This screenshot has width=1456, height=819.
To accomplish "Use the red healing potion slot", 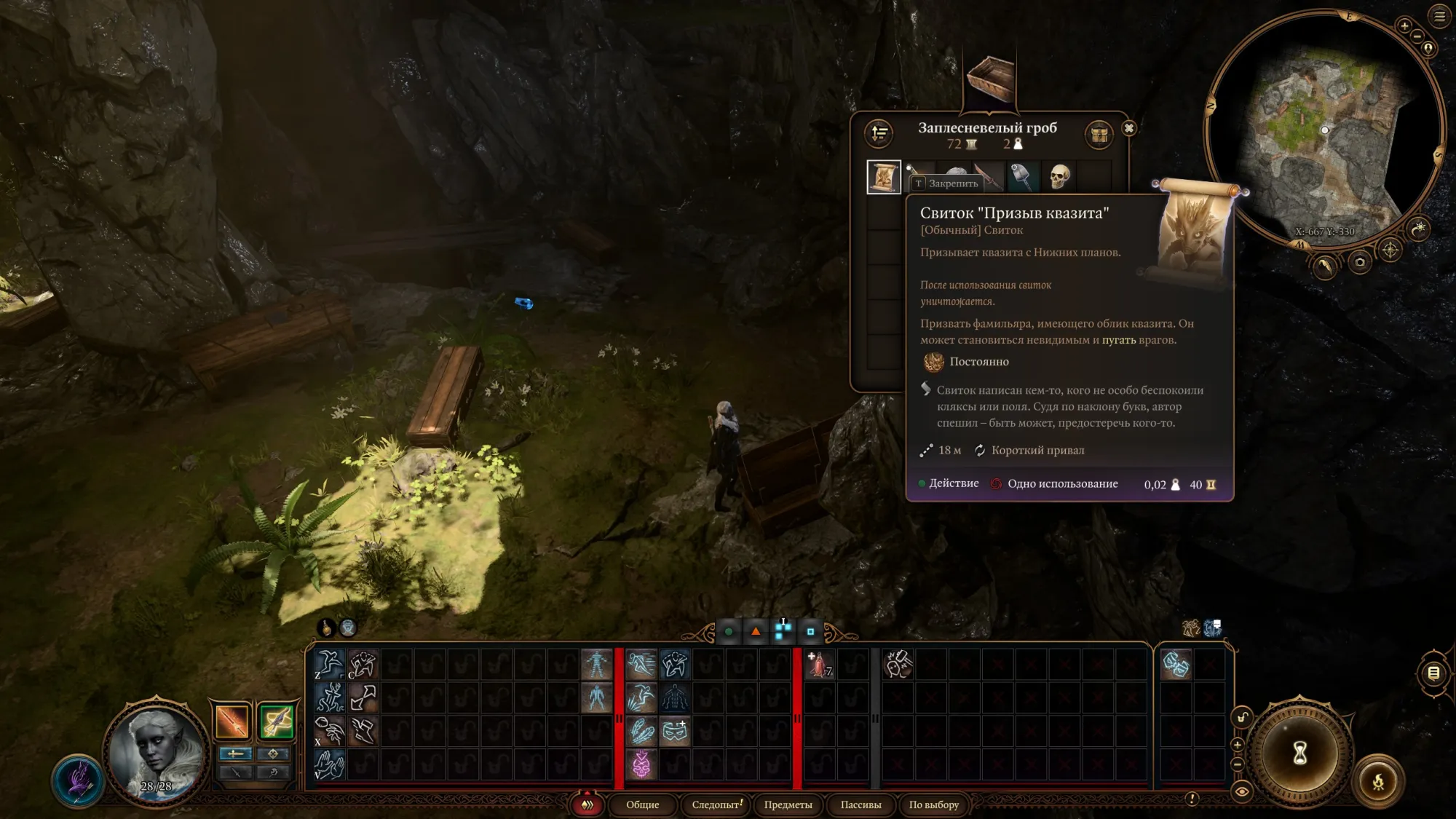I will [820, 665].
